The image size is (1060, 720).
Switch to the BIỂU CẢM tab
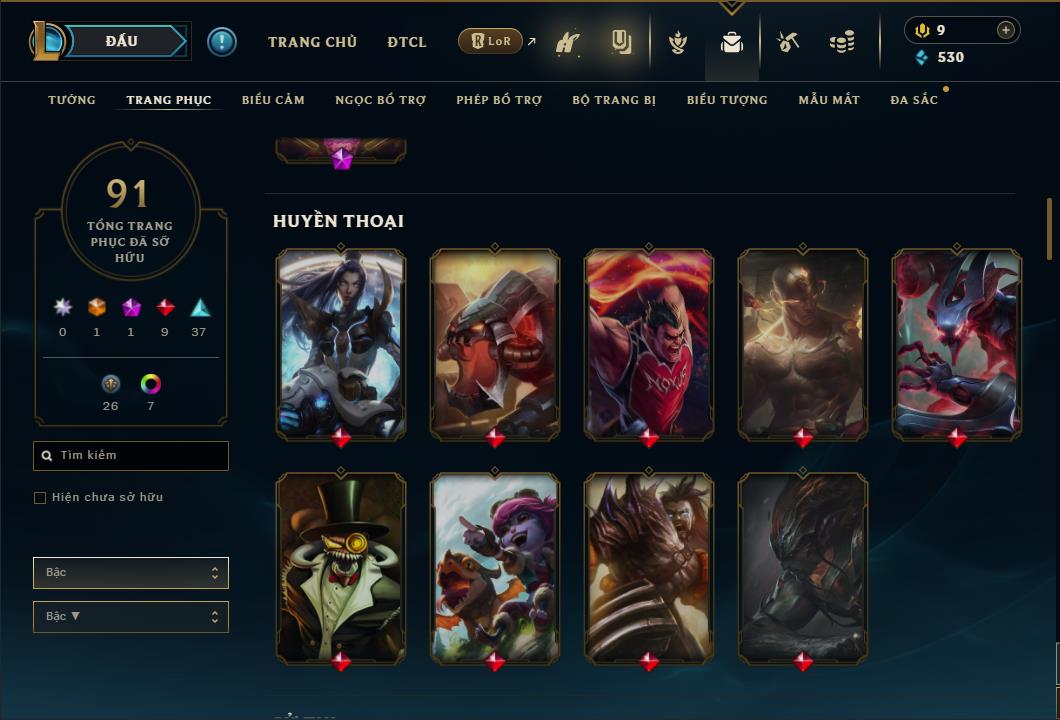coord(273,100)
